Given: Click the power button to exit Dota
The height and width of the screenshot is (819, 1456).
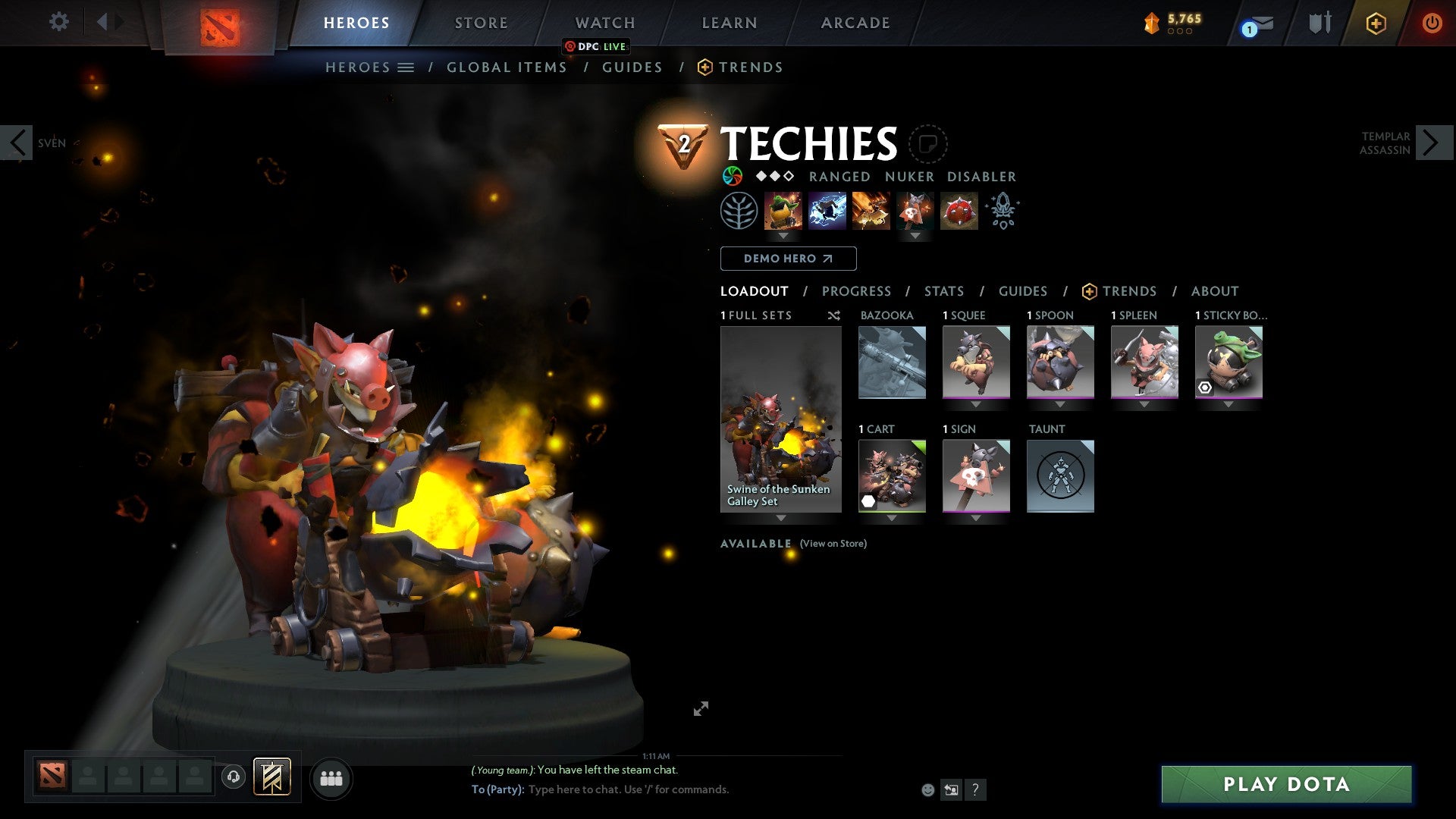Looking at the screenshot, I should [1433, 23].
